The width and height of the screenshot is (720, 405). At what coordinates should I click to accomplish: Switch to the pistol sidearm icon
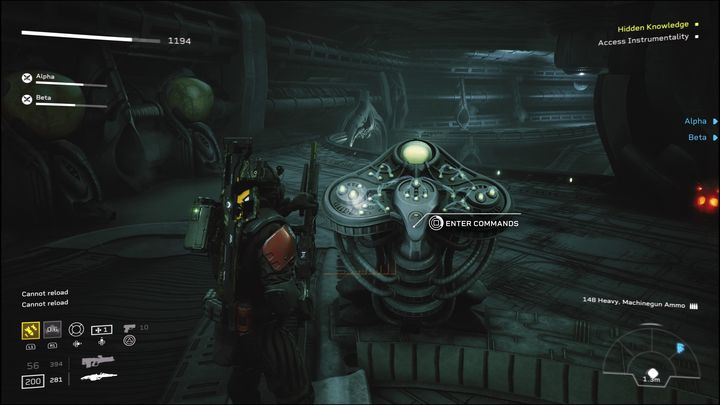pyautogui.click(x=129, y=327)
